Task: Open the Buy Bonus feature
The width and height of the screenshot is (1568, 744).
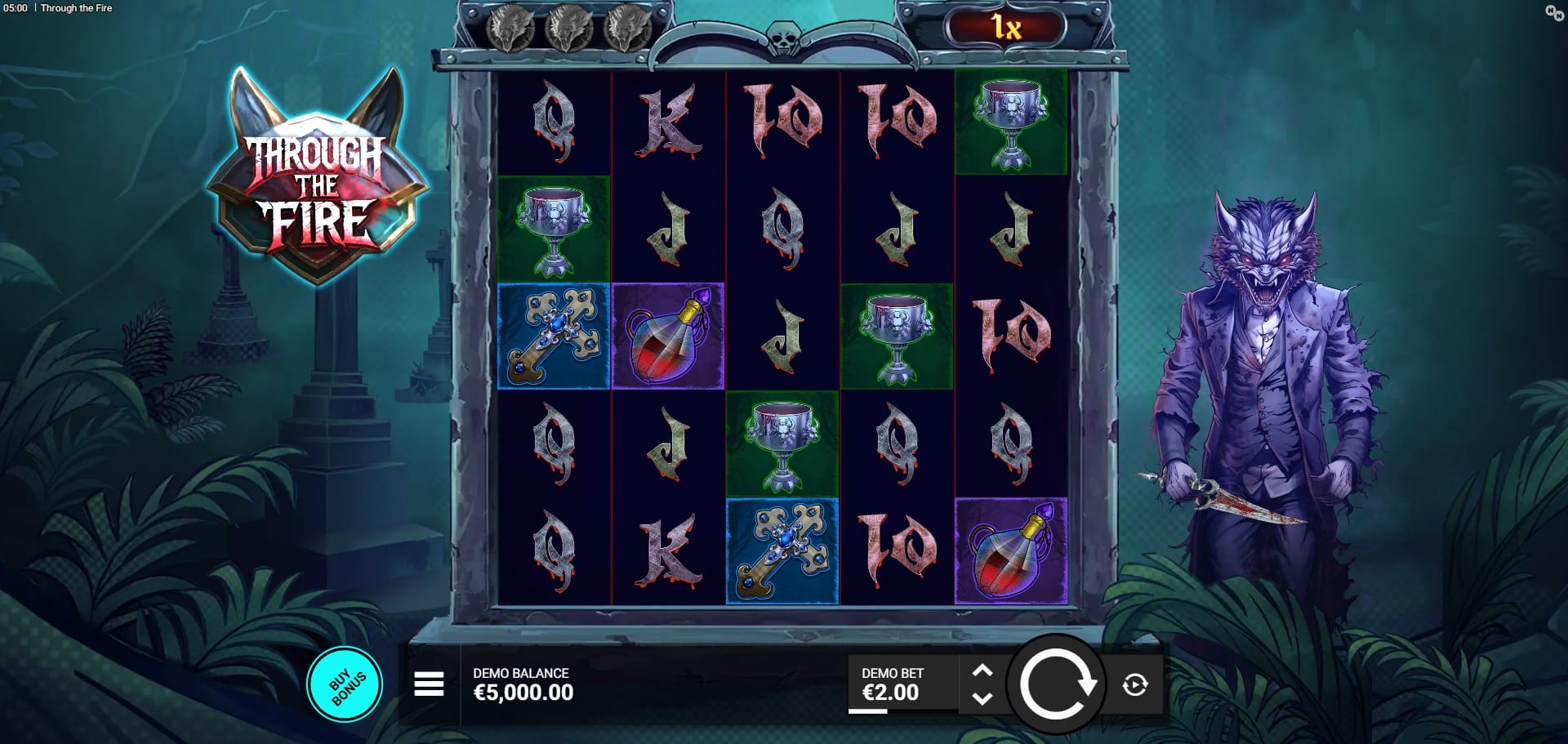Action: (x=345, y=684)
